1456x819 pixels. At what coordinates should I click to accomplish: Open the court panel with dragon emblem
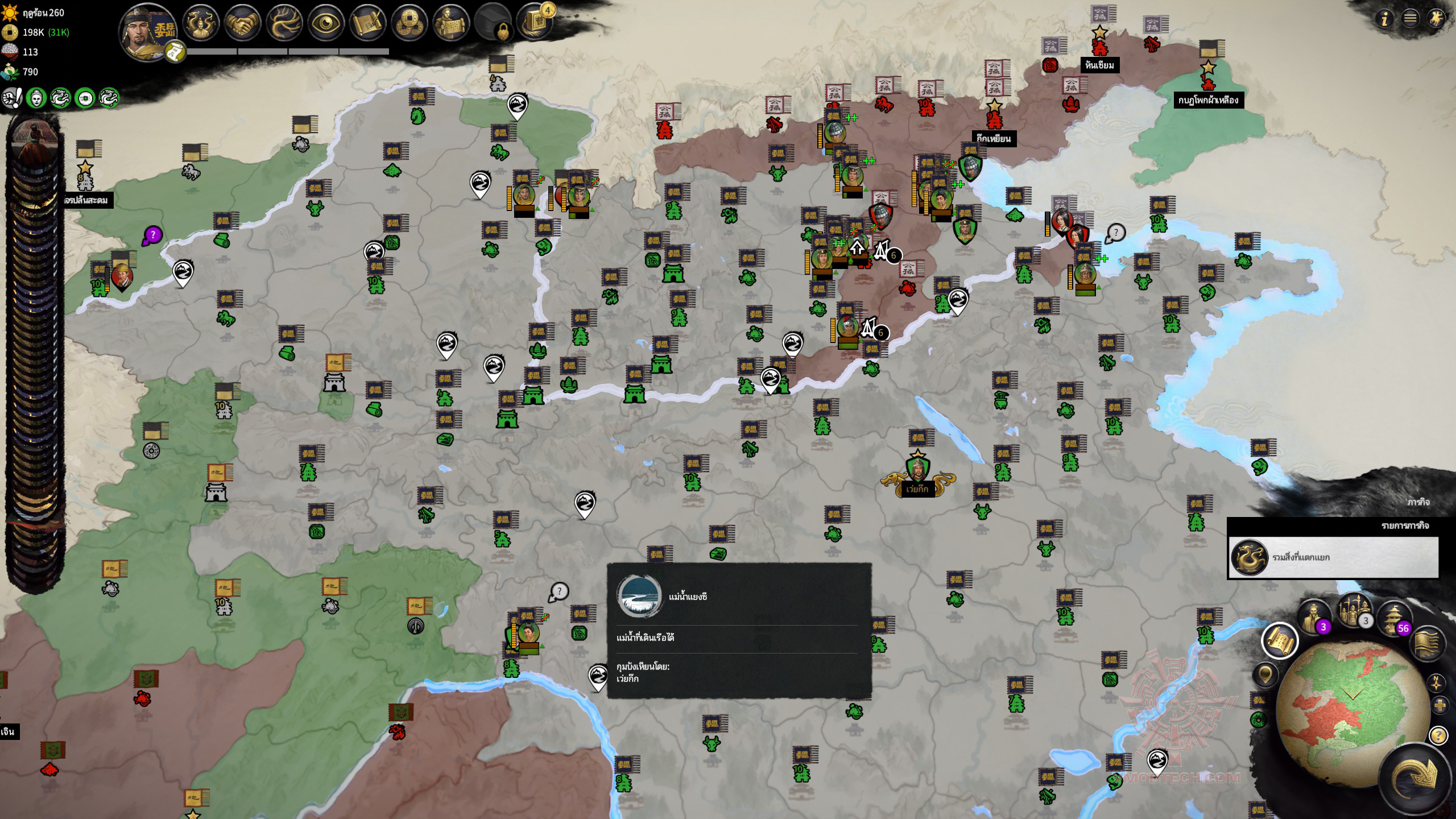[201, 24]
